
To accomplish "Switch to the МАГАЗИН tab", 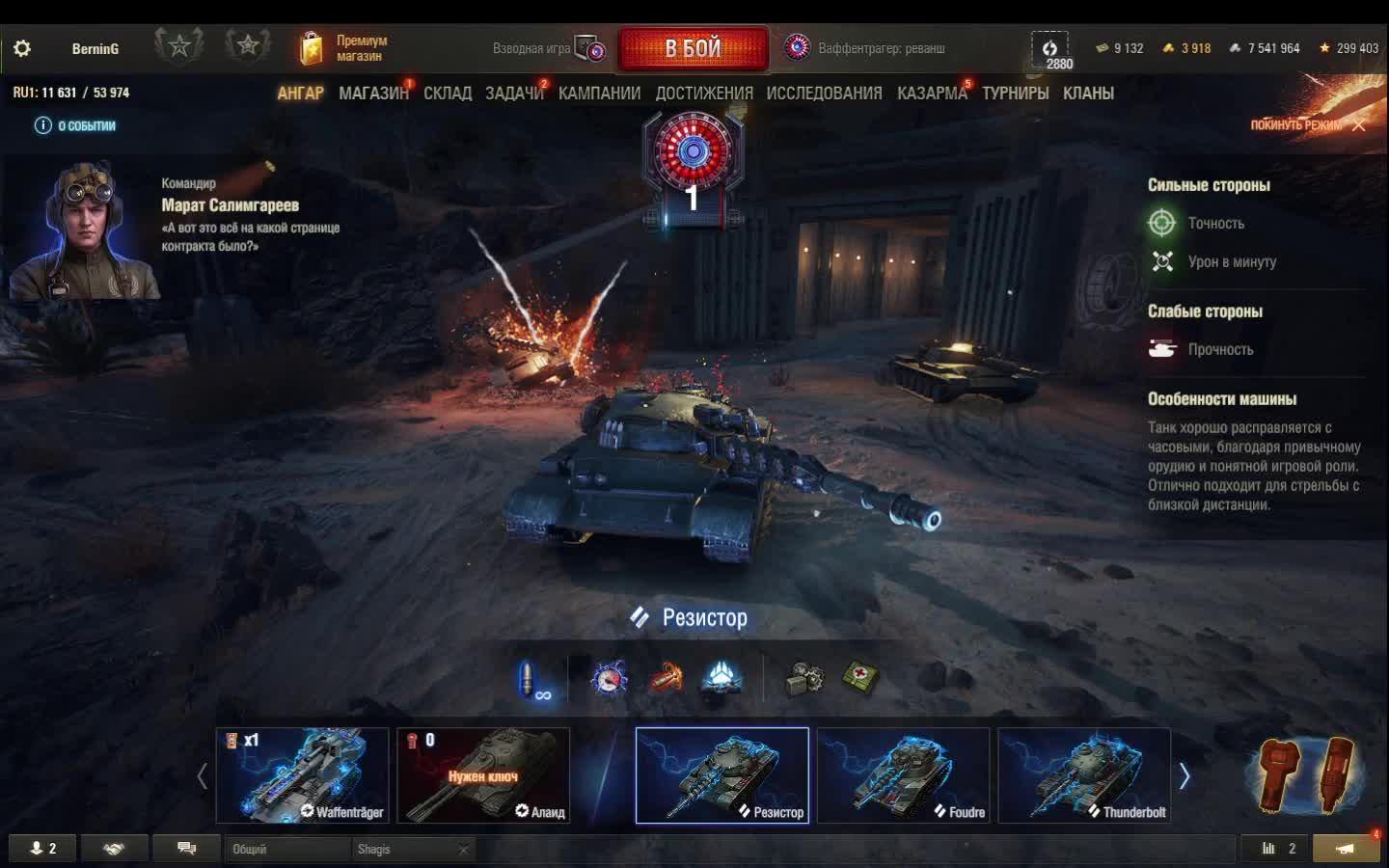I will coord(373,94).
